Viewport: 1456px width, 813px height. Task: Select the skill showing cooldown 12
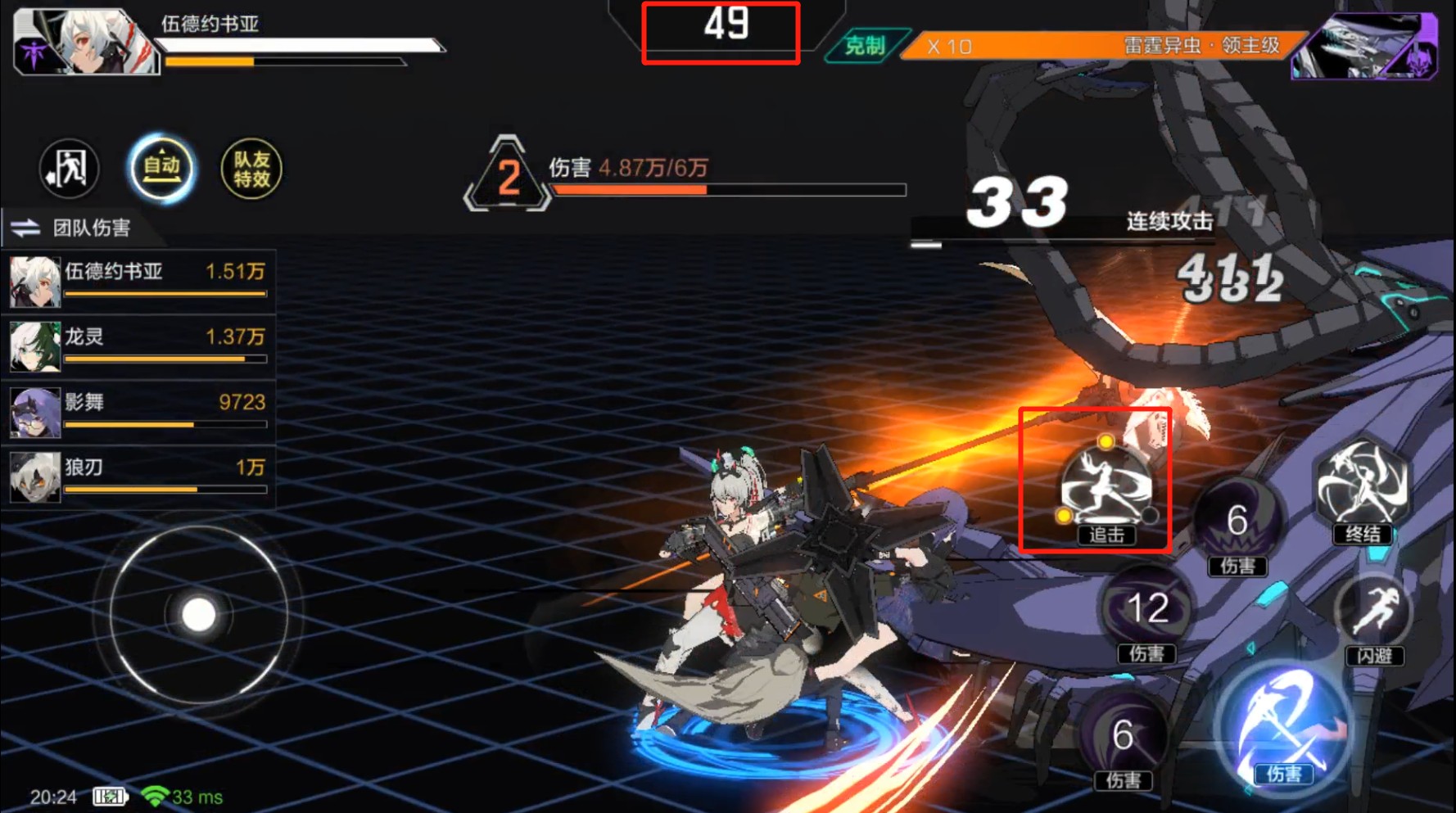(1146, 610)
